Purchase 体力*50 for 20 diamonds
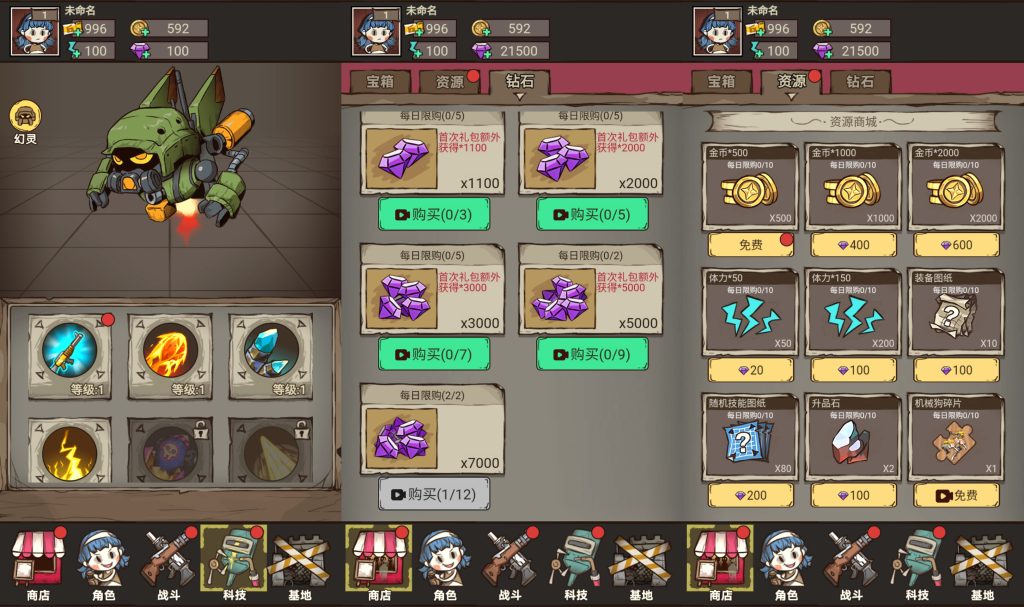The width and height of the screenshot is (1024, 607). (751, 370)
